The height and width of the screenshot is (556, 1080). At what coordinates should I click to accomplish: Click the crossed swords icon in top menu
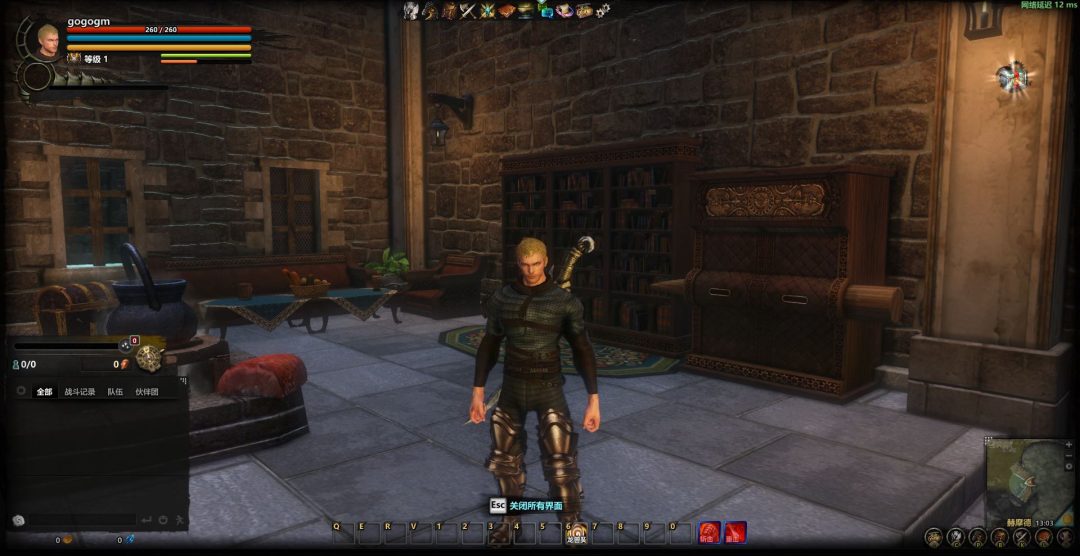[x=467, y=11]
